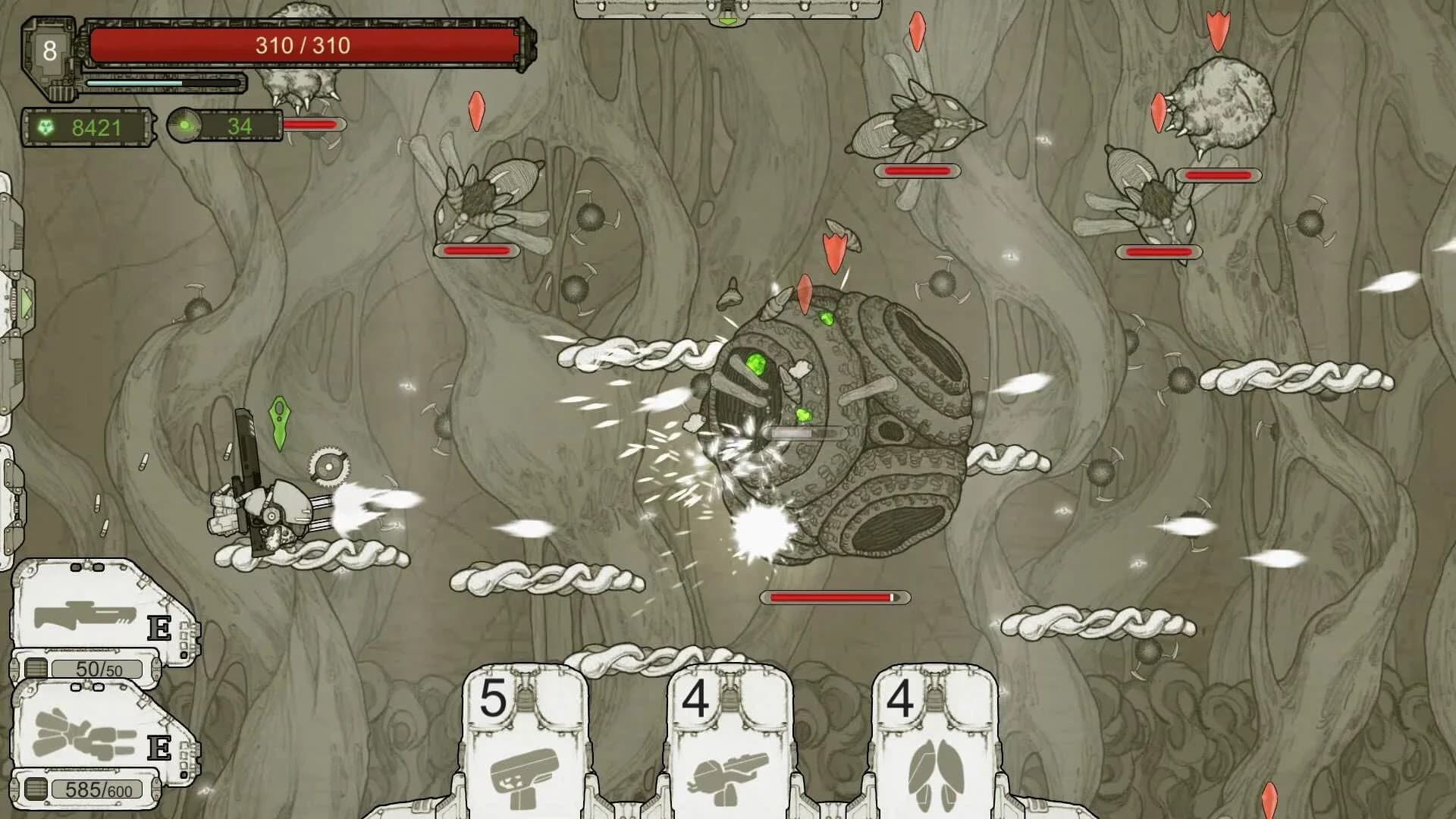Click the red 310/310 health bar

pyautogui.click(x=303, y=45)
